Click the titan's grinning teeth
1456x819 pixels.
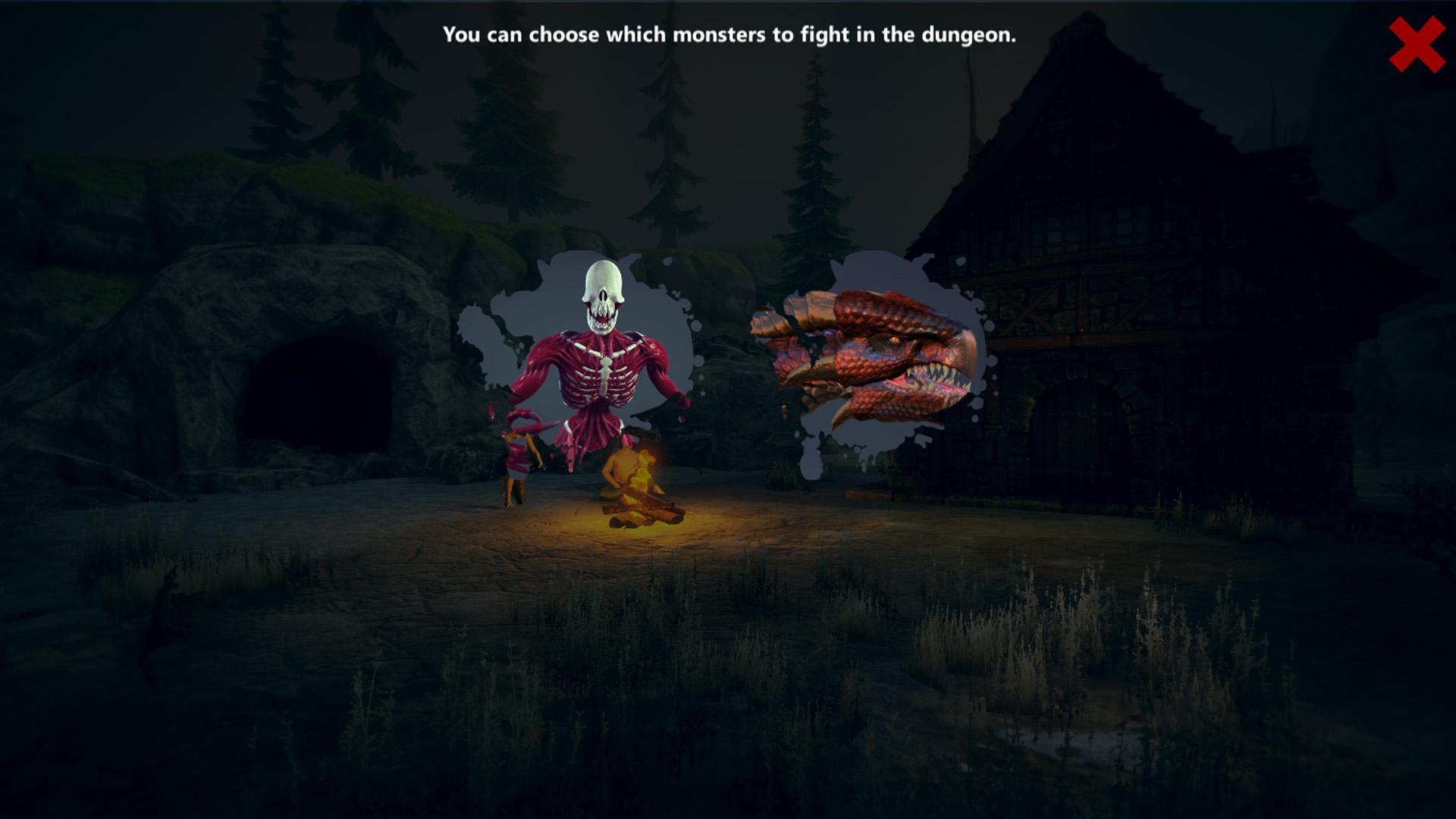pyautogui.click(x=601, y=315)
